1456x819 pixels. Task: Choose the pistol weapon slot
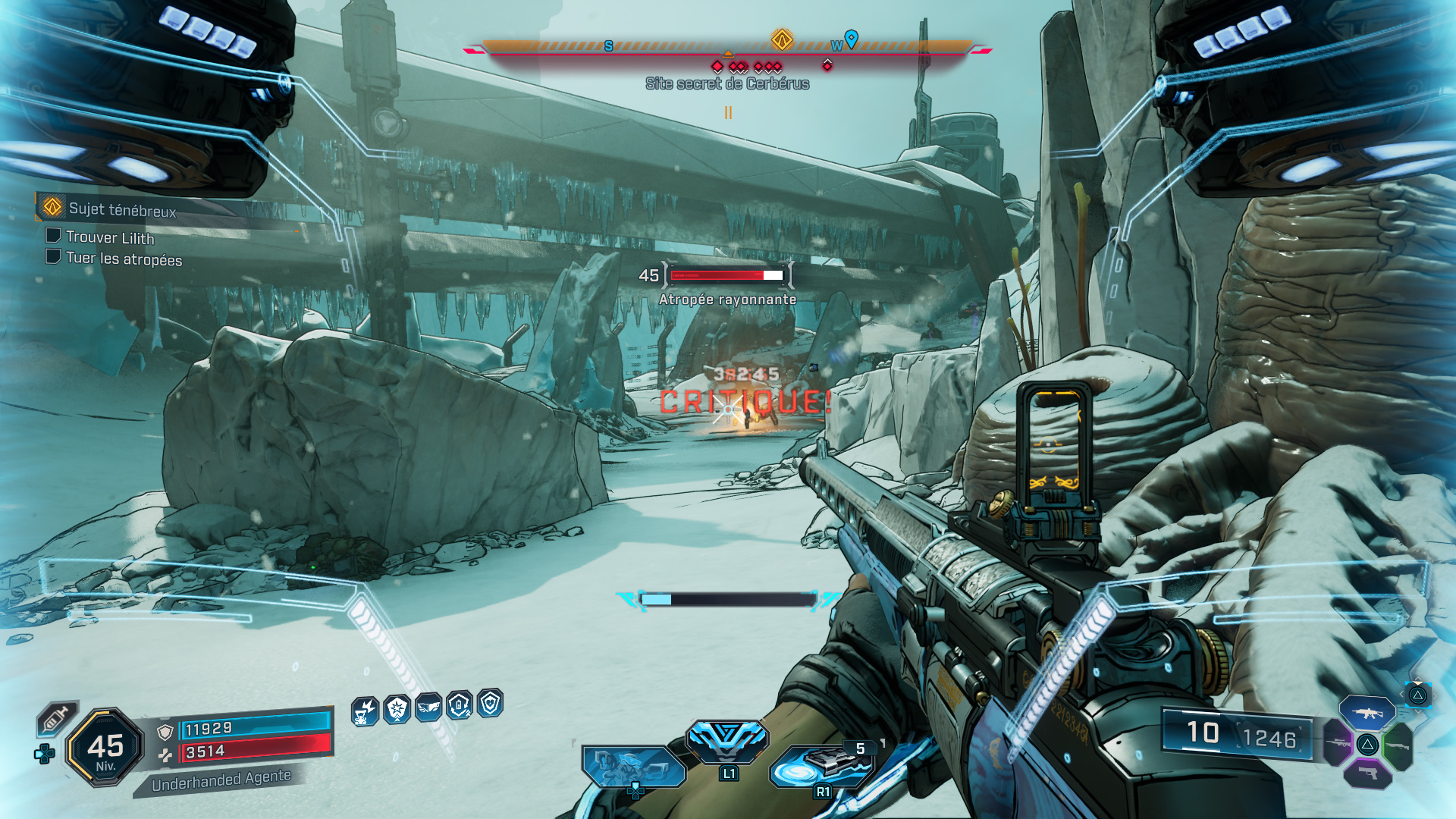point(1367,773)
